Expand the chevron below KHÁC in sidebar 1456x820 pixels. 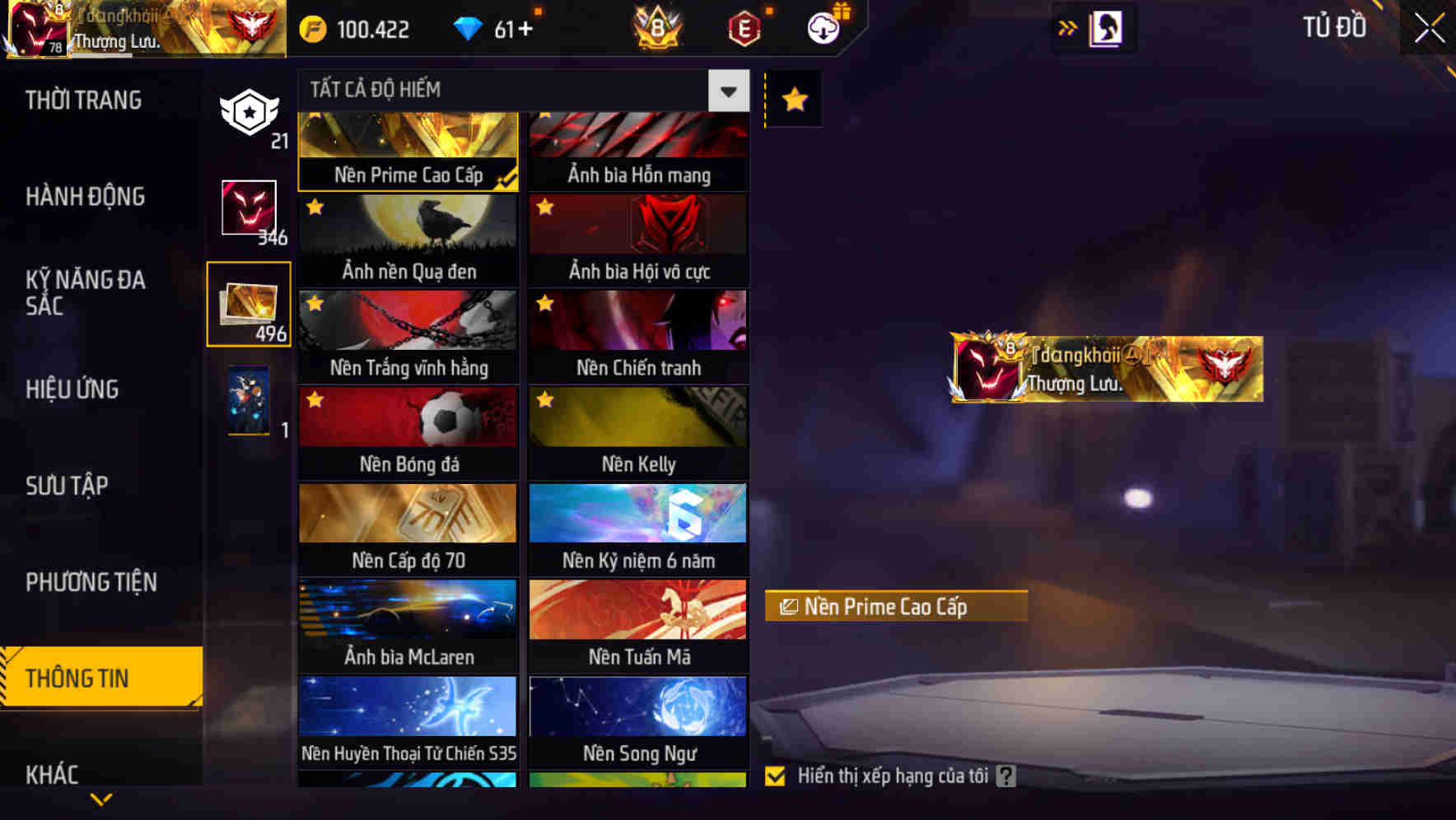(100, 797)
